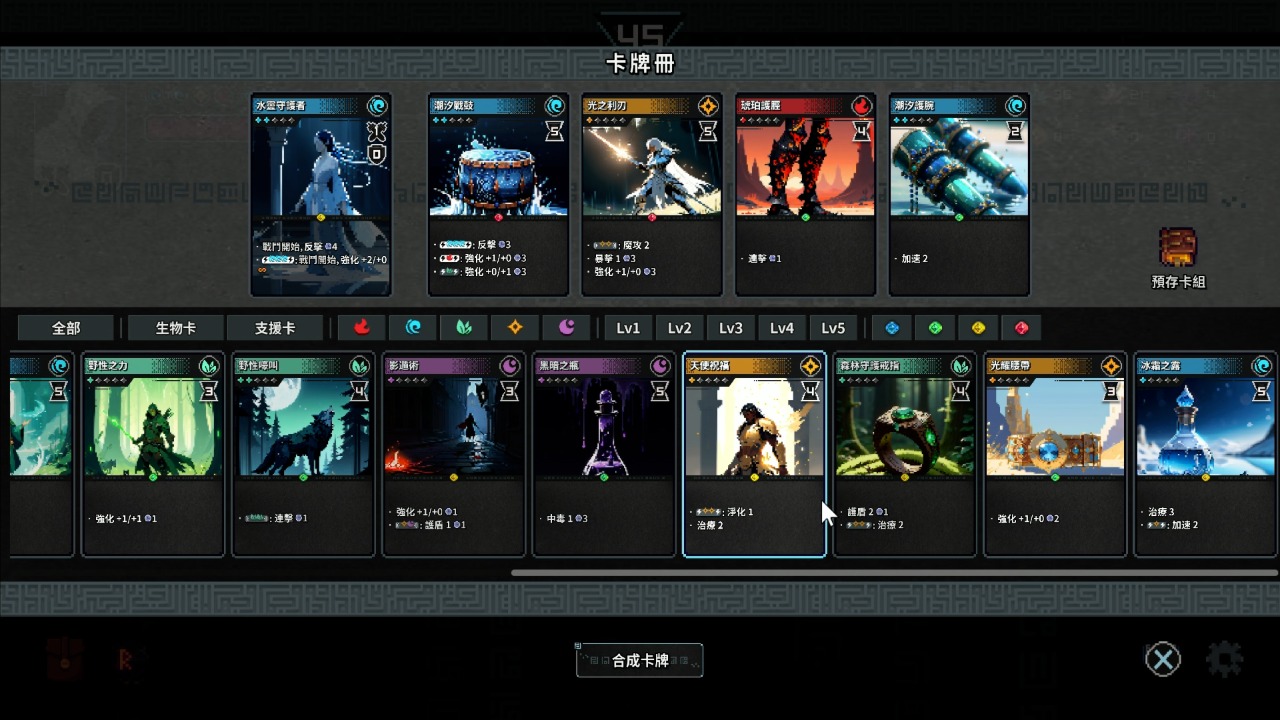Choose the purple moon element filter

[566, 328]
